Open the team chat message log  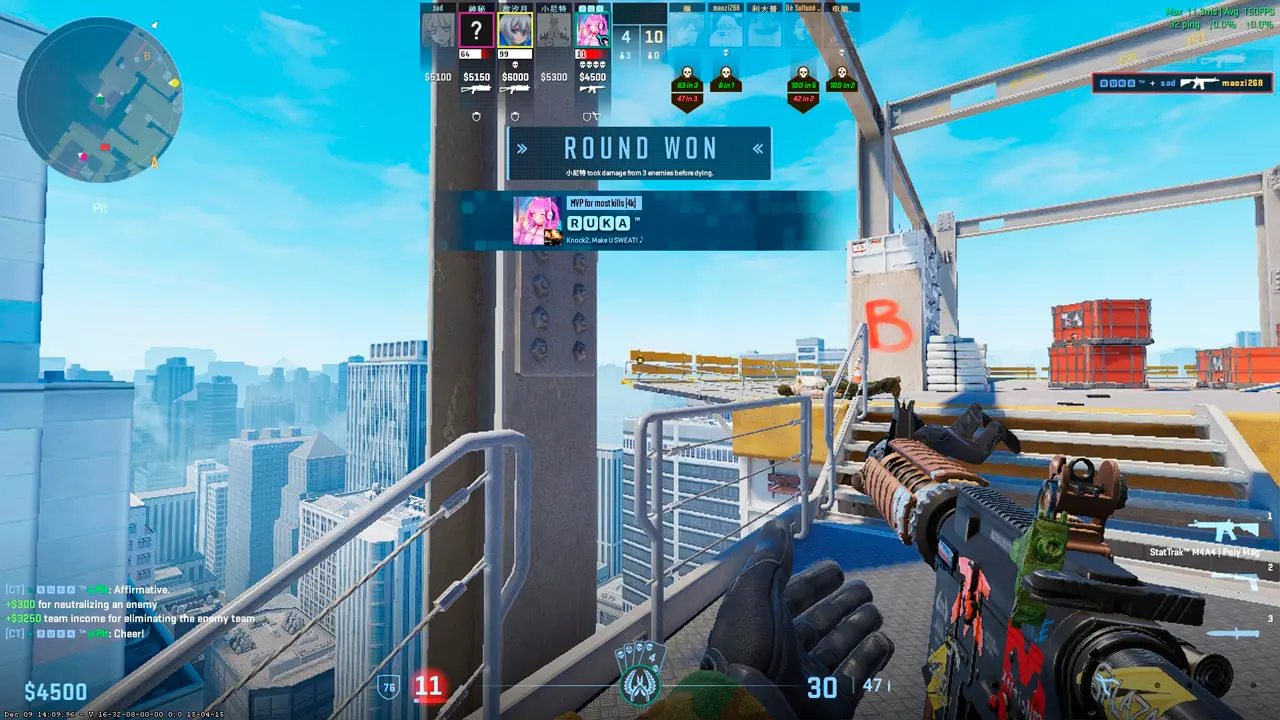point(130,611)
